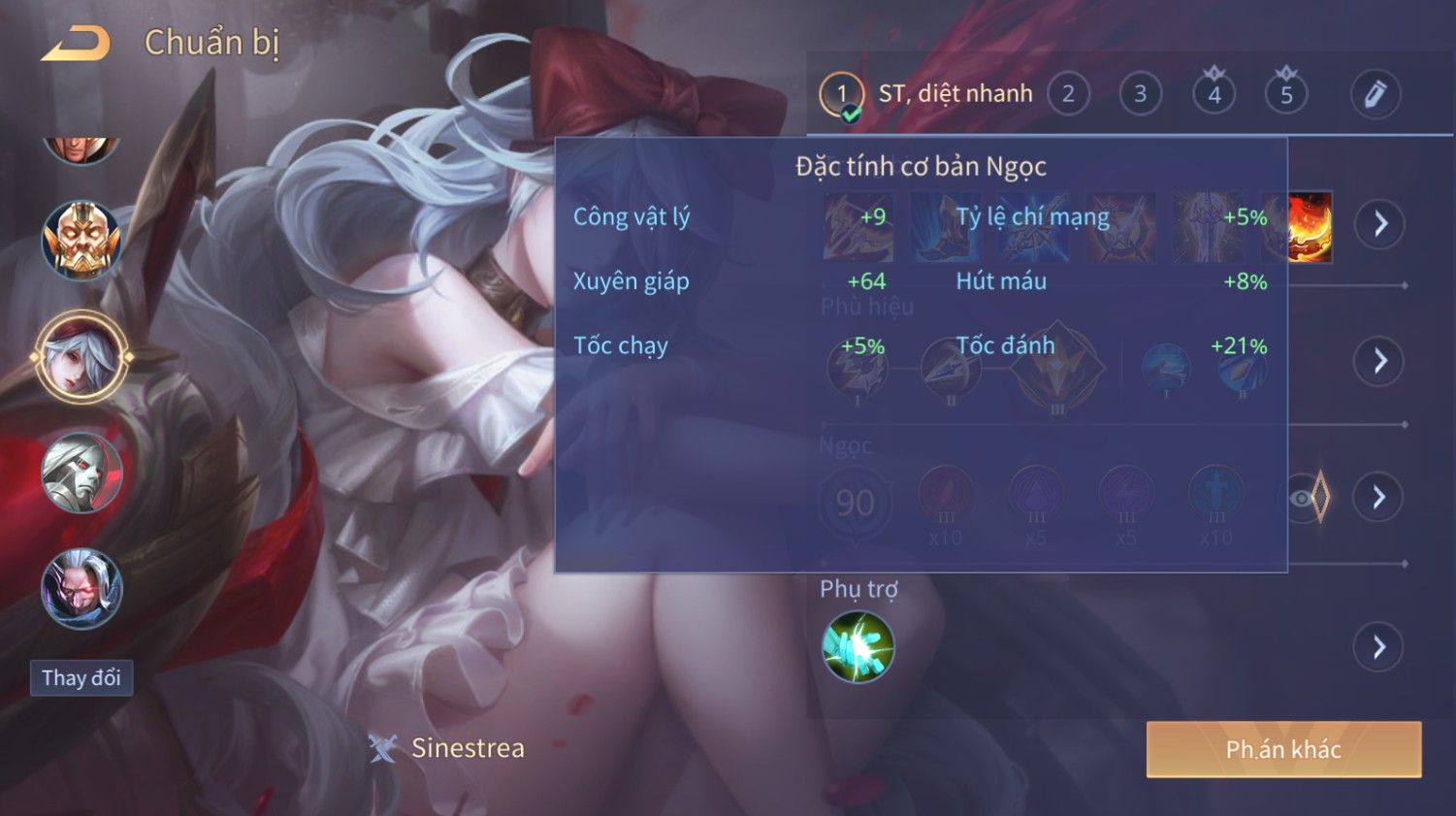Viewport: 1456px width, 816px height.
Task: Switch to build preset 2
Action: coord(1068,94)
